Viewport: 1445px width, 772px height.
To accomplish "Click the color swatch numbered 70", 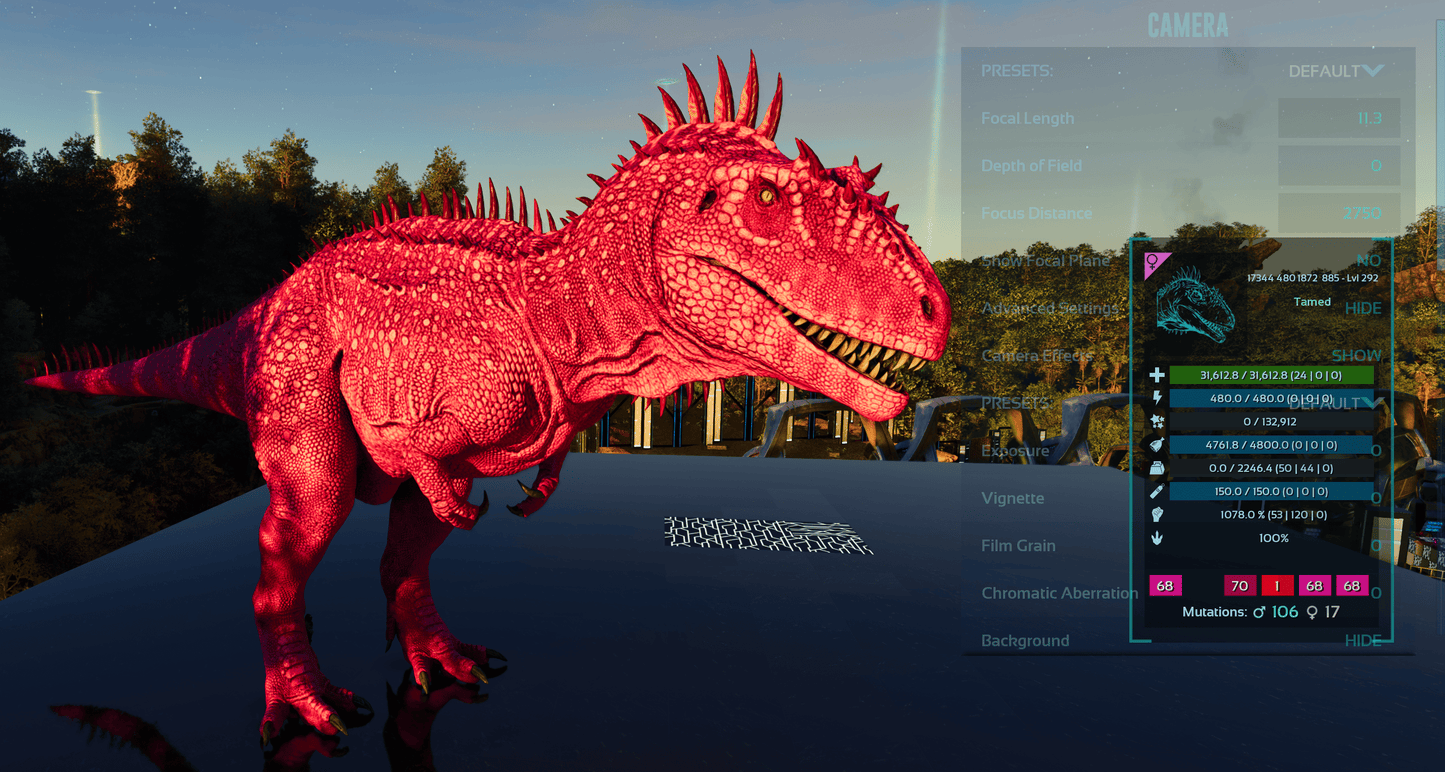I will pos(1240,586).
